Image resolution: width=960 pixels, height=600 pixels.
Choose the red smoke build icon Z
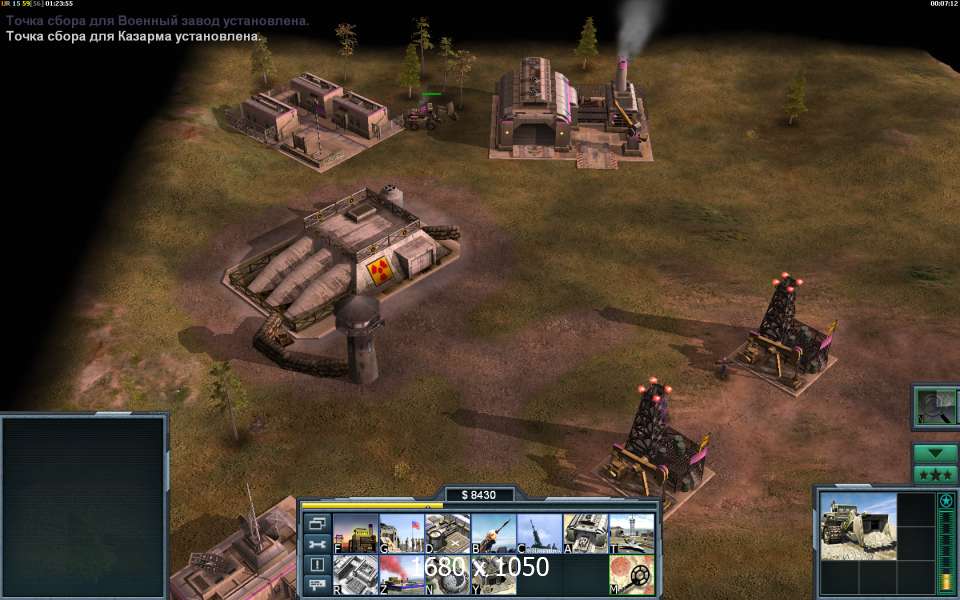point(401,574)
